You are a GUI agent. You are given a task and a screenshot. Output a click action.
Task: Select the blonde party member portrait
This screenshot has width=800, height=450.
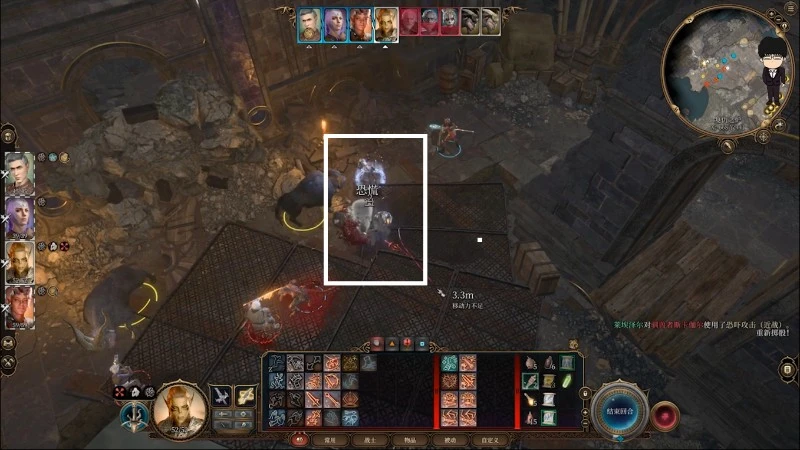tap(20, 260)
